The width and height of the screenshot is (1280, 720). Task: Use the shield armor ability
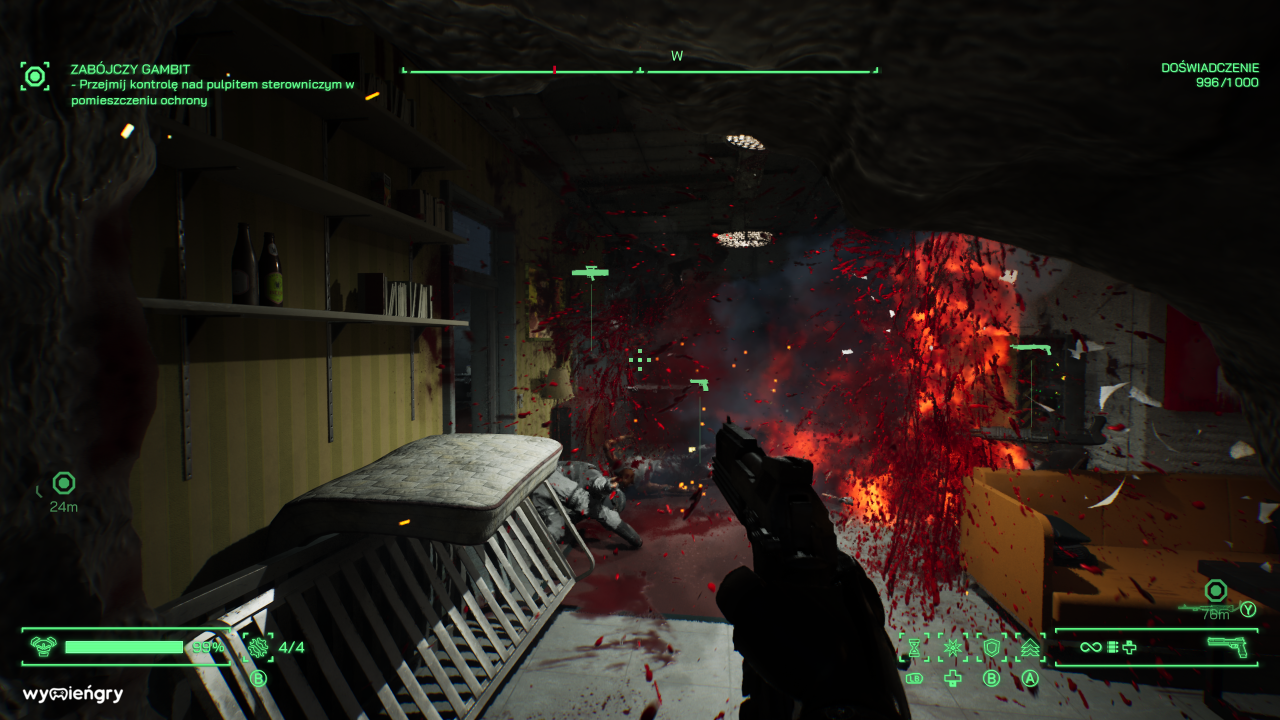pos(991,648)
